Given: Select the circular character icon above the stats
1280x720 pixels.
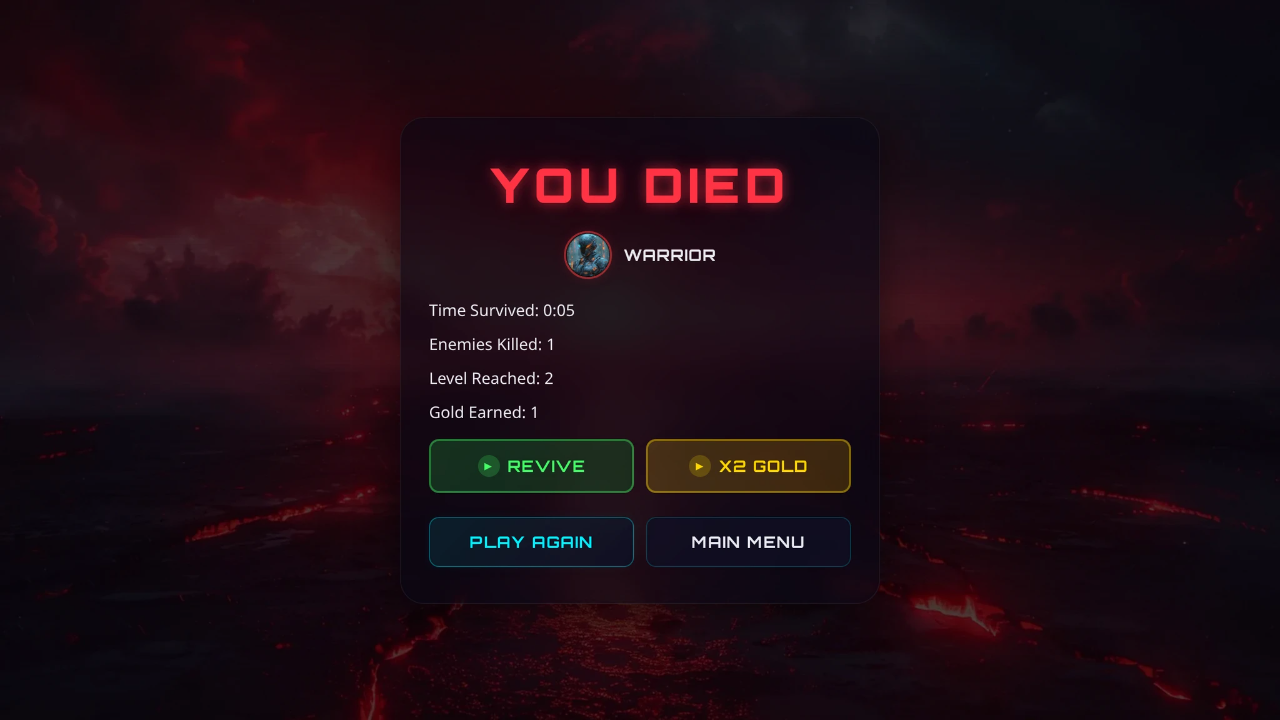Looking at the screenshot, I should [x=587, y=255].
